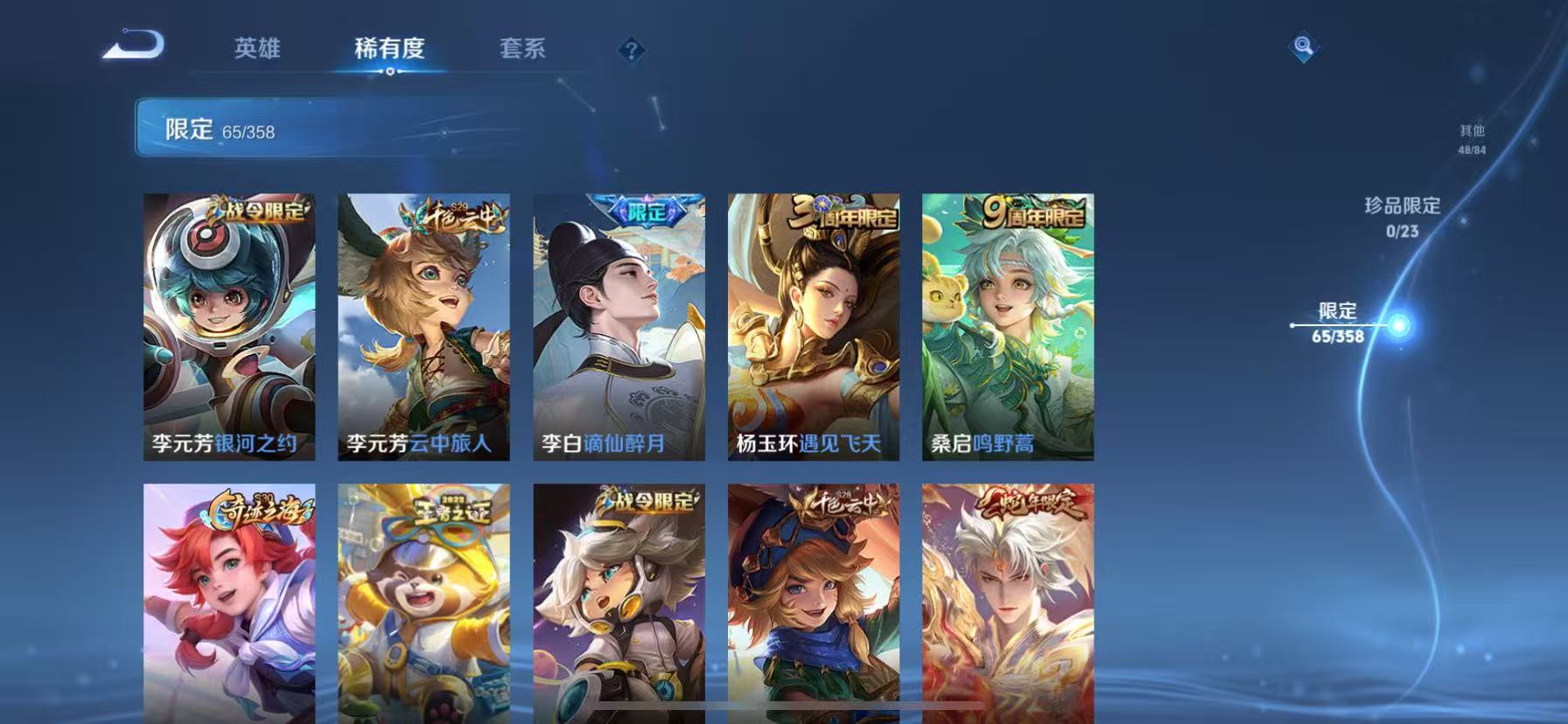Switch to the 套系 tab

tap(522, 50)
